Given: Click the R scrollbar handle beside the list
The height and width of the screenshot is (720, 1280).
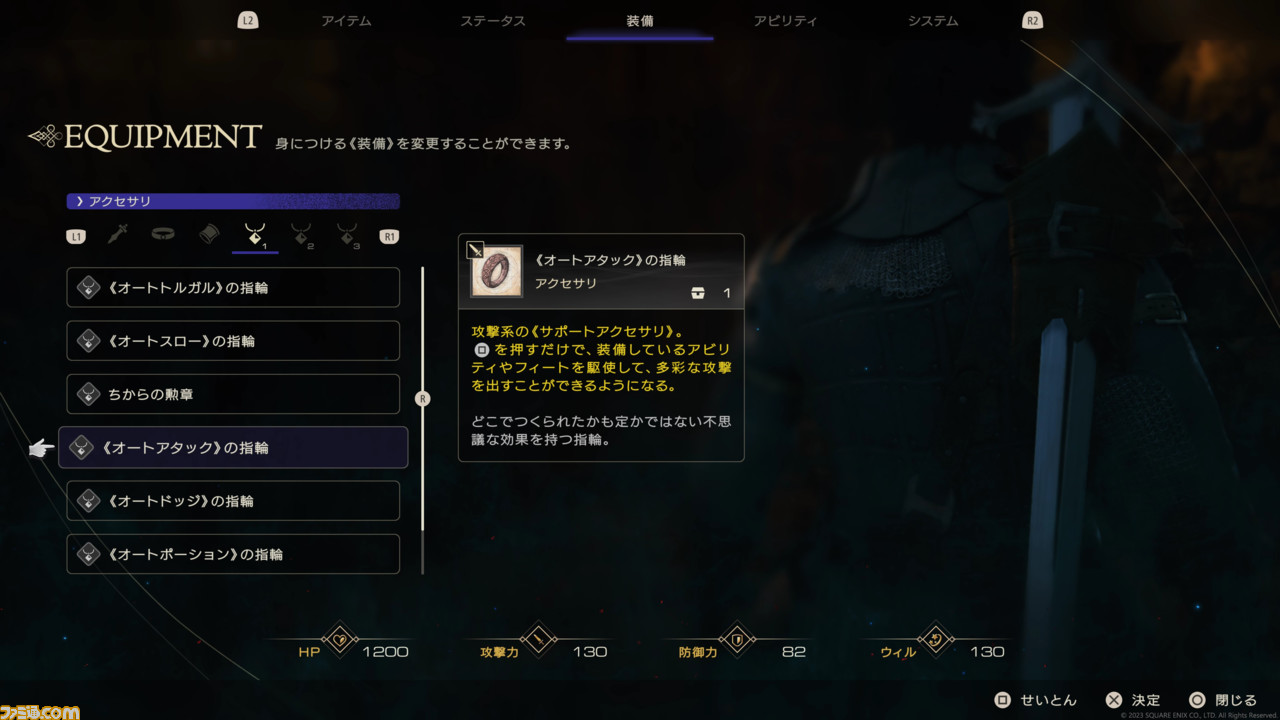Looking at the screenshot, I should pos(422,397).
